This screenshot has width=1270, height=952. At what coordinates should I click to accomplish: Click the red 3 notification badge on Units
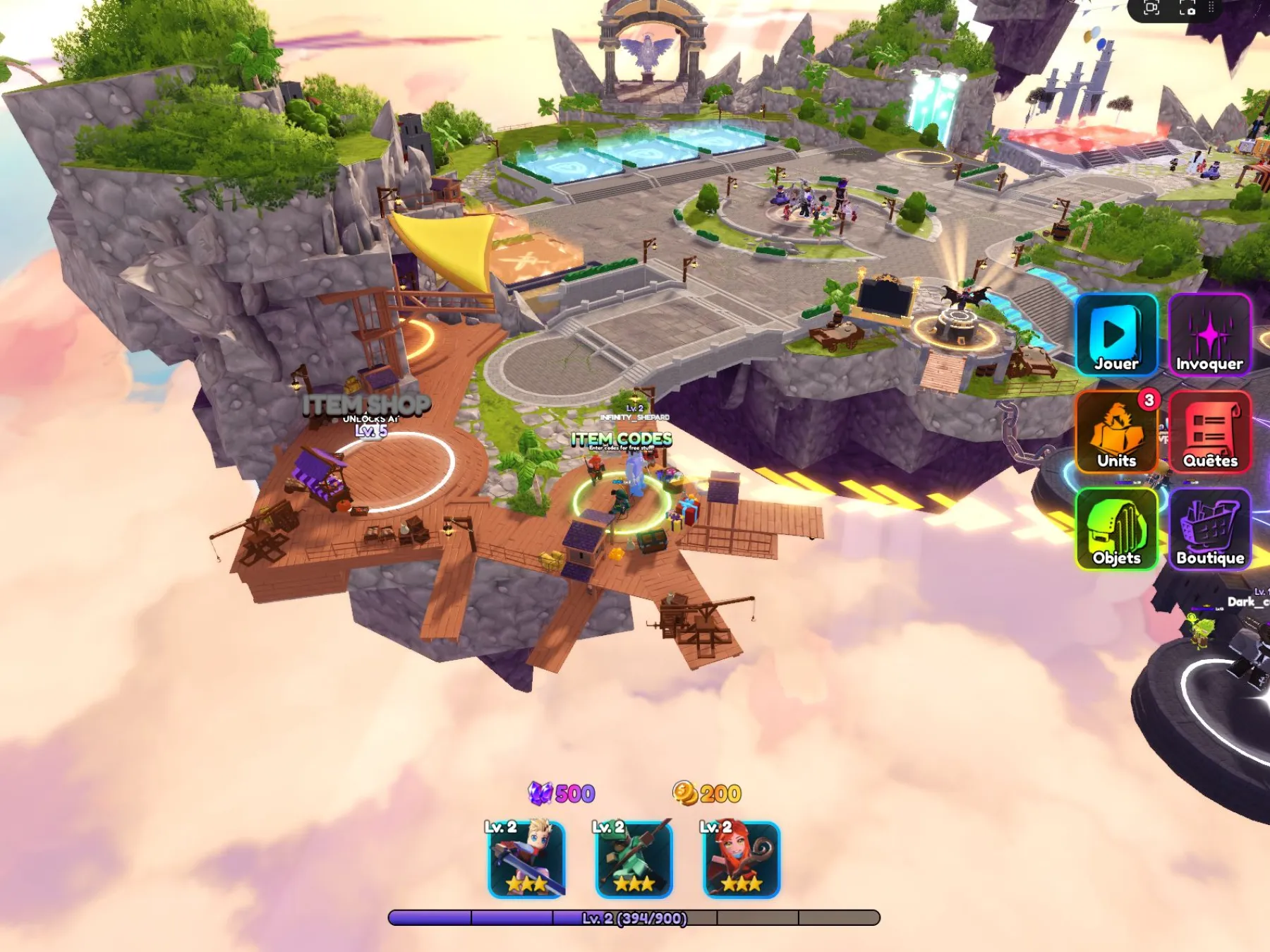tap(1148, 399)
